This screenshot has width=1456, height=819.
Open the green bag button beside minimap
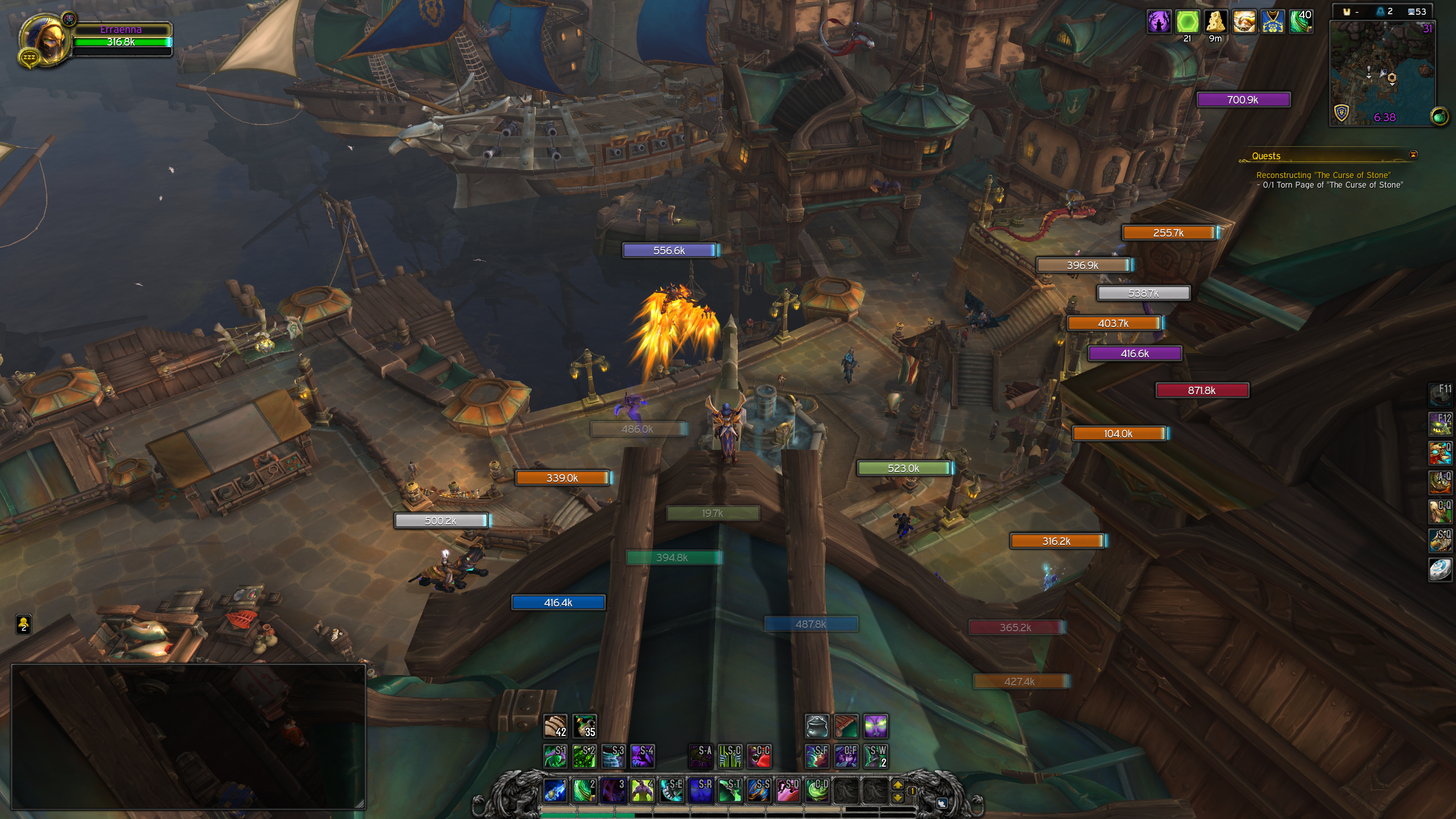pos(1440,117)
